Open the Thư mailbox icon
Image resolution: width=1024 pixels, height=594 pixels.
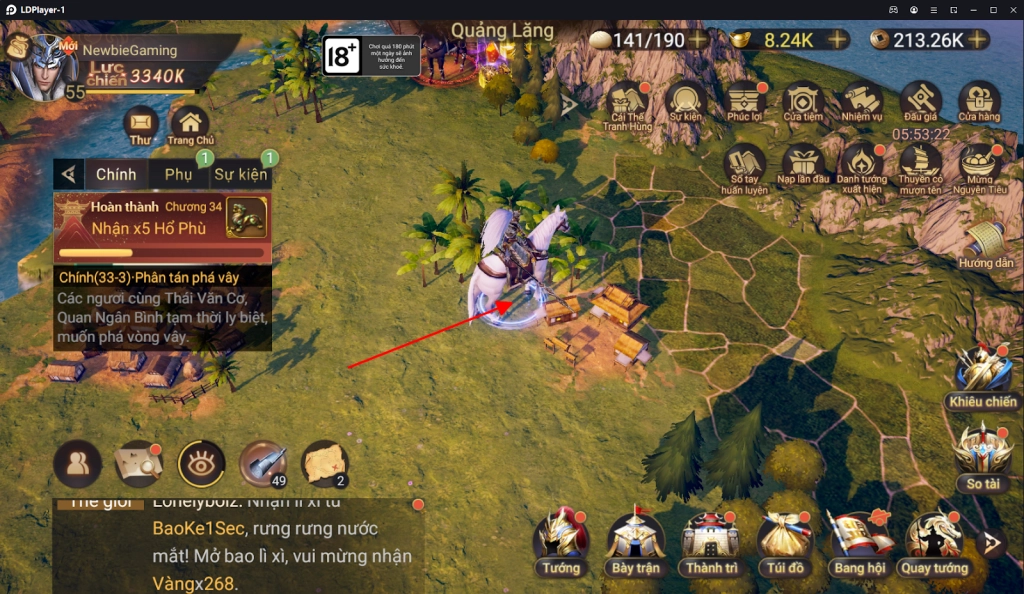pyautogui.click(x=143, y=124)
